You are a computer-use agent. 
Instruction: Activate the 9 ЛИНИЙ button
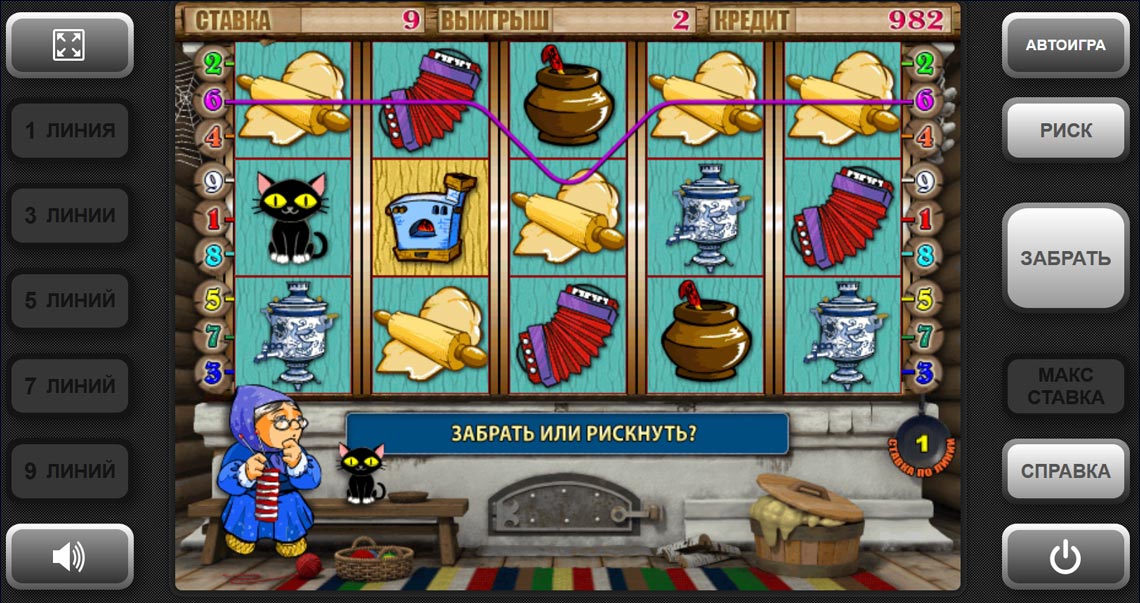69,470
